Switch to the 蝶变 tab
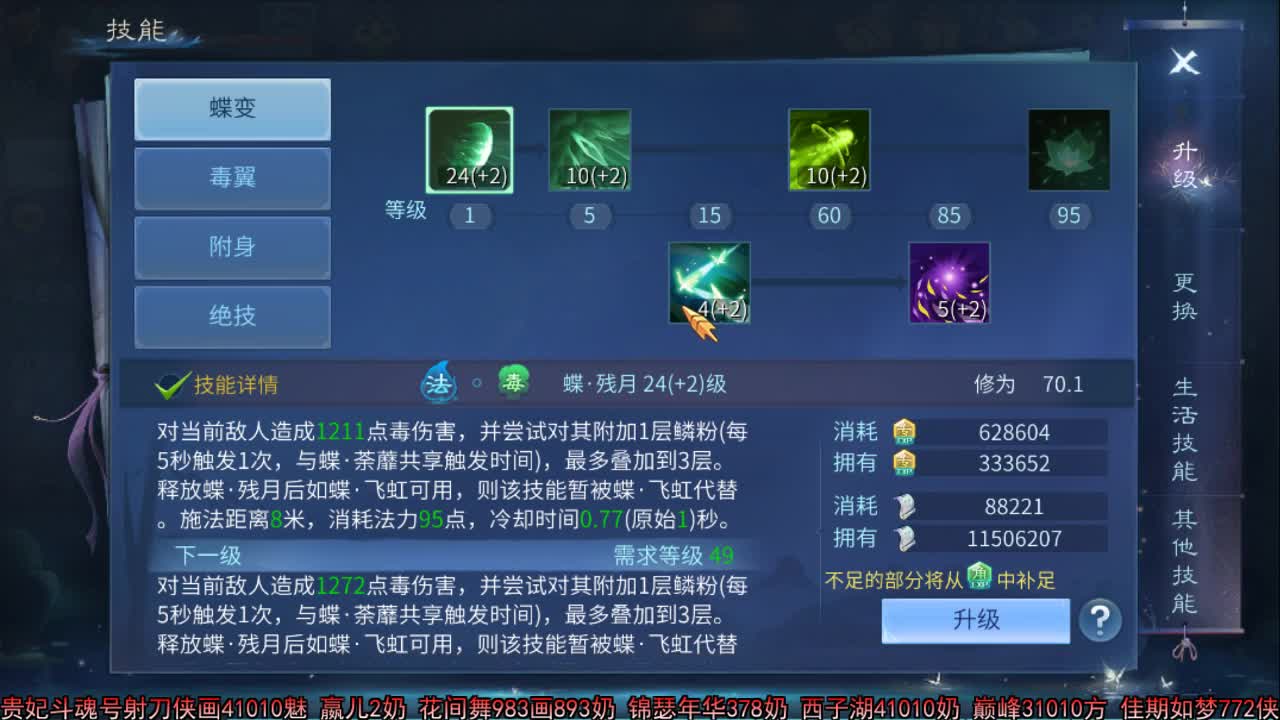The height and width of the screenshot is (720, 1280). click(x=232, y=110)
